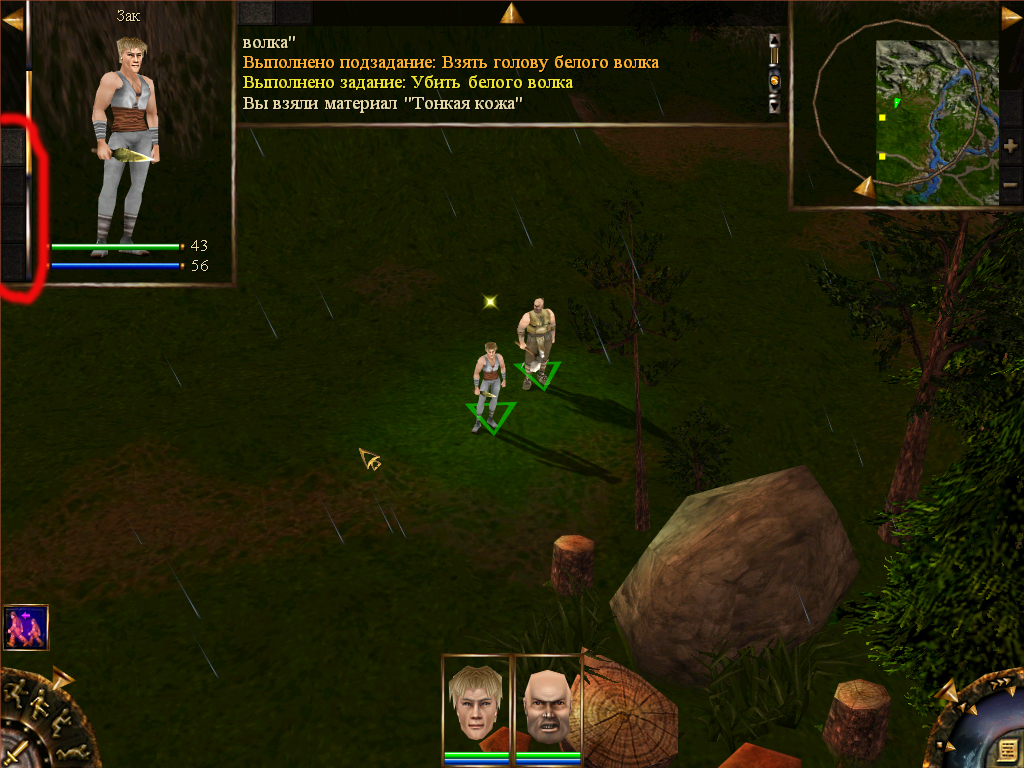Expand the movement wheel with its gold arrow
This screenshot has width=1024, height=768.
tap(63, 679)
